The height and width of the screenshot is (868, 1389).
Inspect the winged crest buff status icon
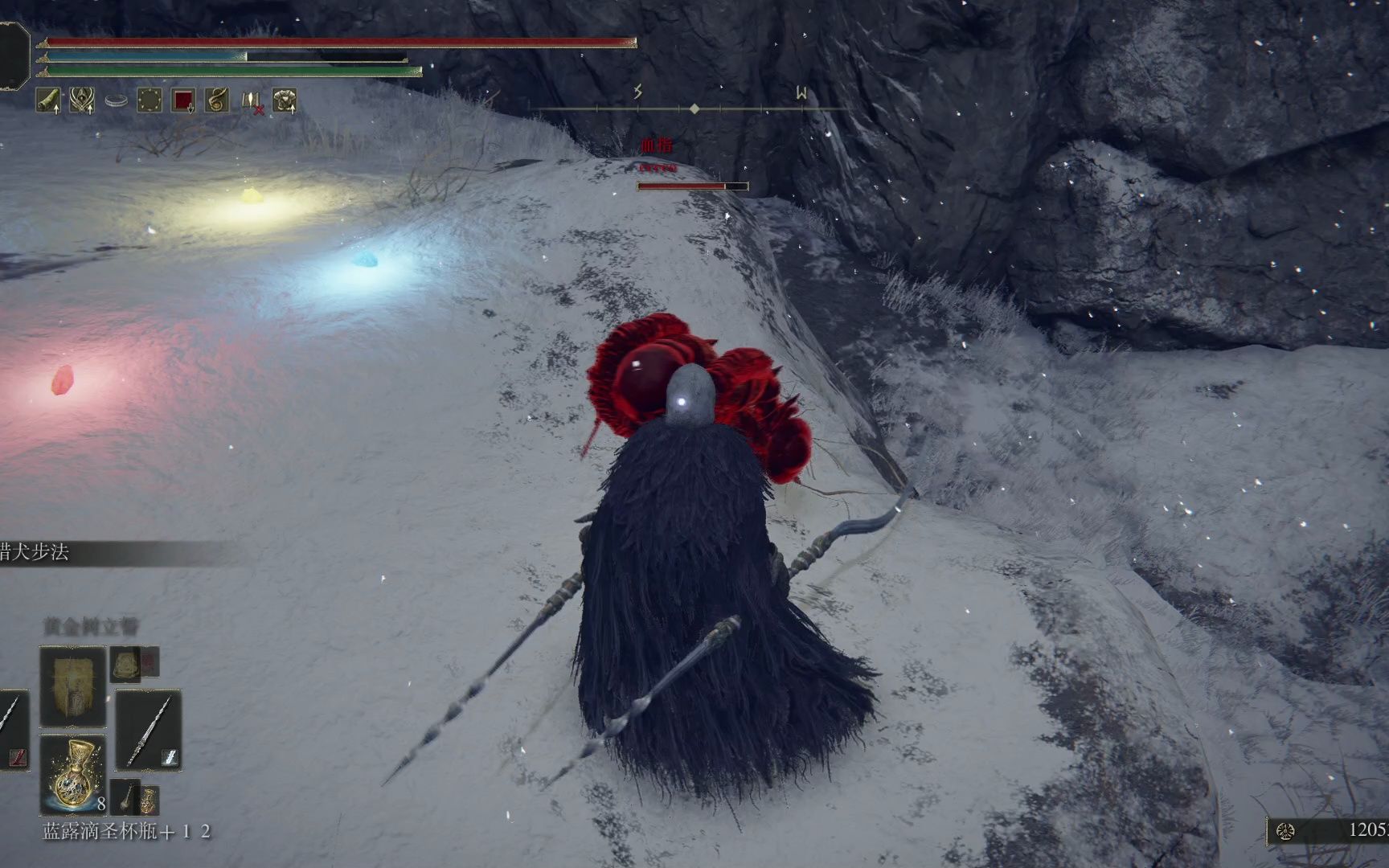[82, 100]
